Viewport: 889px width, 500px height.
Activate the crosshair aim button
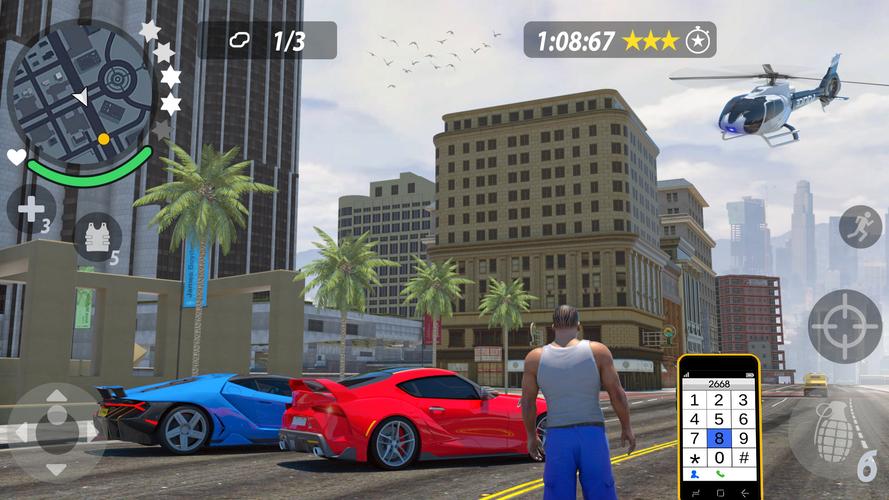click(844, 327)
